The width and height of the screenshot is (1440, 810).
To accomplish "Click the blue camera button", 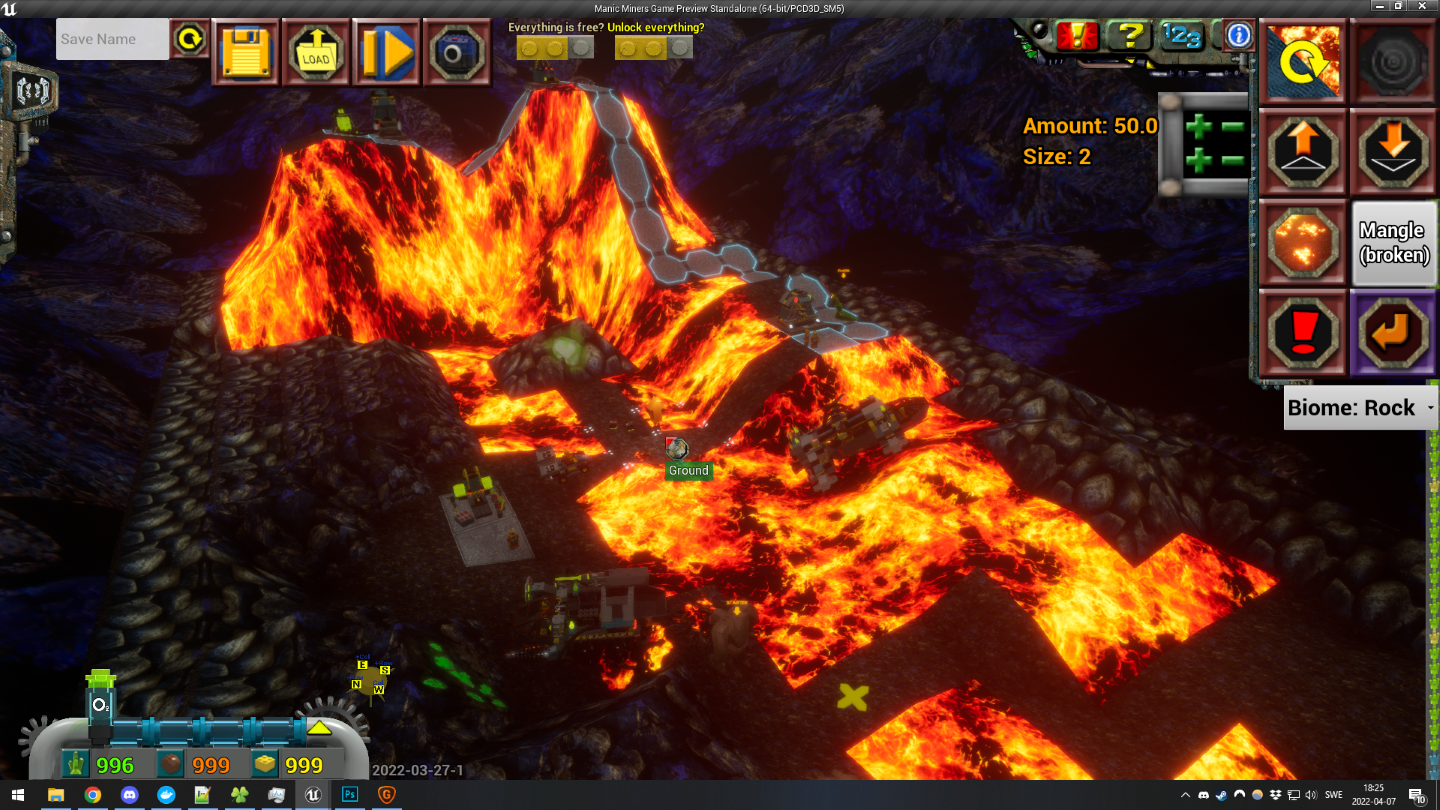I will tap(457, 51).
